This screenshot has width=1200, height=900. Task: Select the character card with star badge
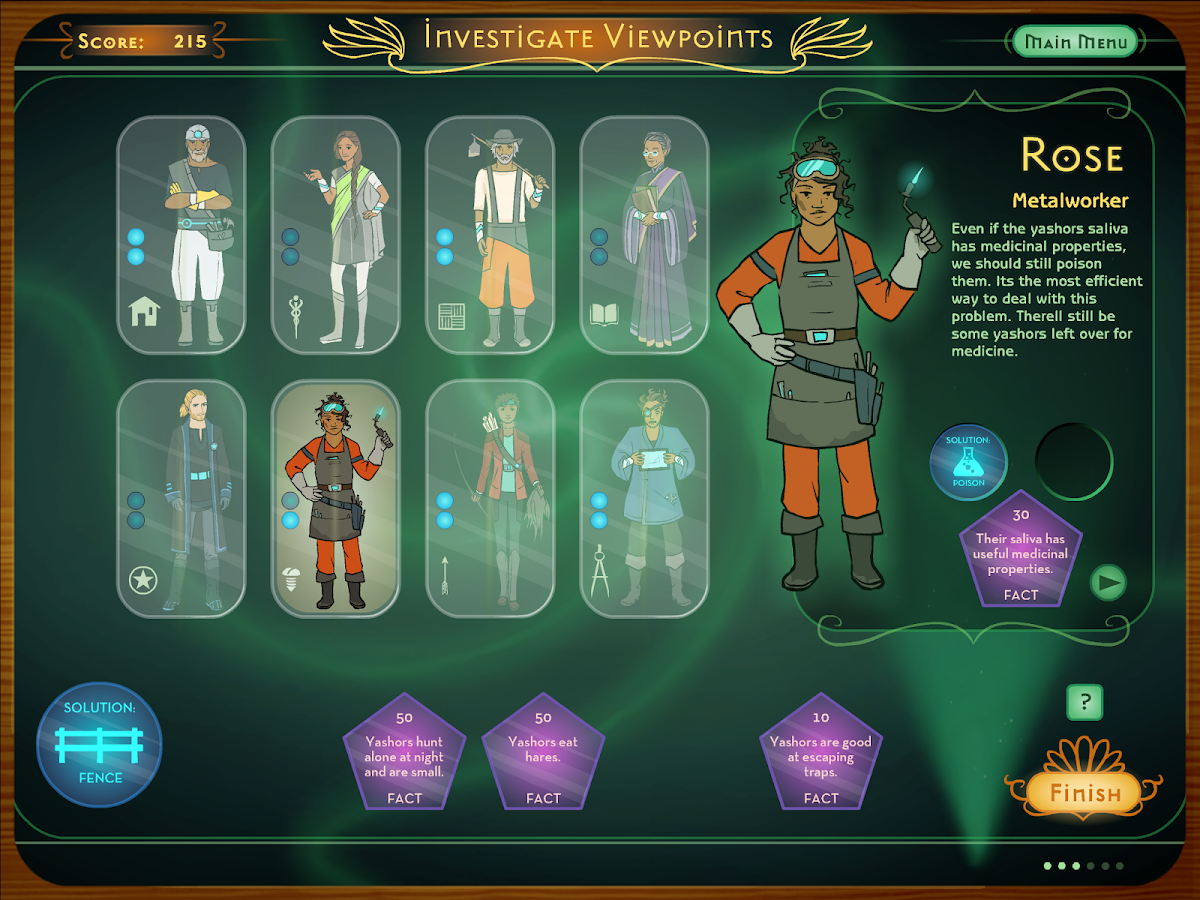point(181,498)
